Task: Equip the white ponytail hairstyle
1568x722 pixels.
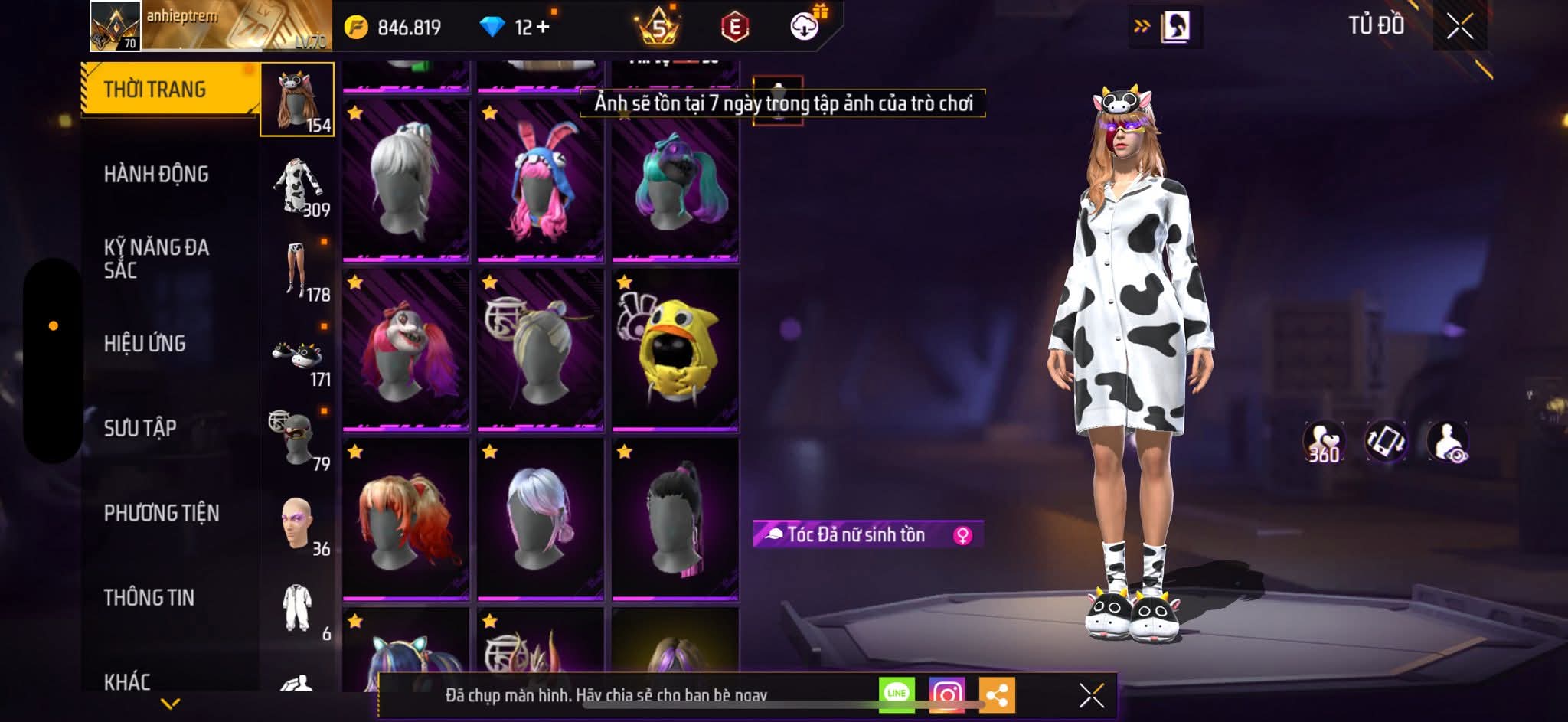Action: coord(406,181)
